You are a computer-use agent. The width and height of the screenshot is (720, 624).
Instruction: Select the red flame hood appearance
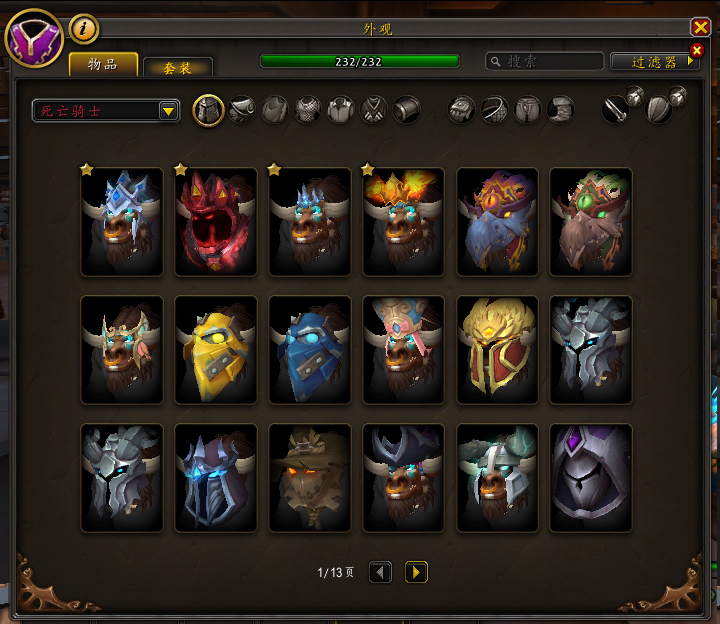[216, 222]
